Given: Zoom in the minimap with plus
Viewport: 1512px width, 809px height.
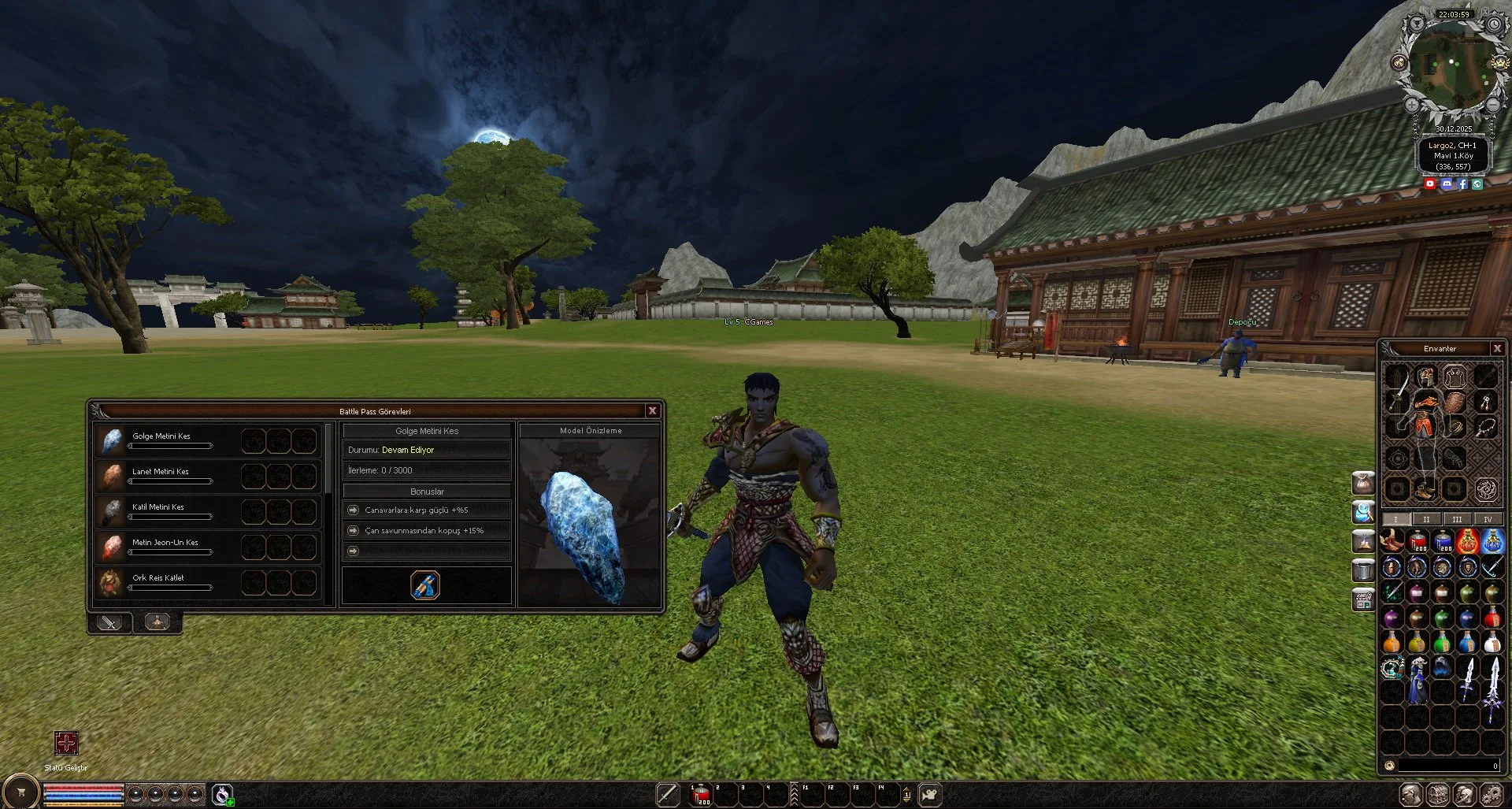Looking at the screenshot, I should tap(1412, 105).
